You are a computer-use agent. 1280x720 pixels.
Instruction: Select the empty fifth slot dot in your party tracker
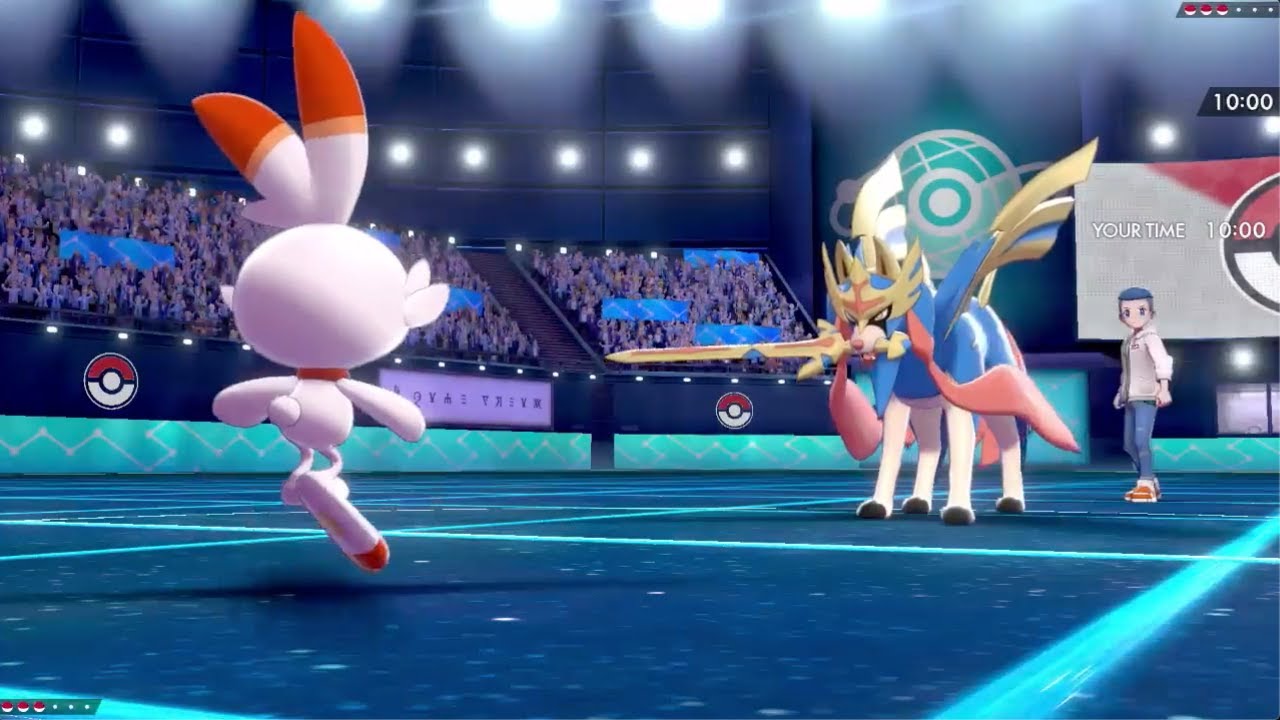pyautogui.click(x=71, y=707)
